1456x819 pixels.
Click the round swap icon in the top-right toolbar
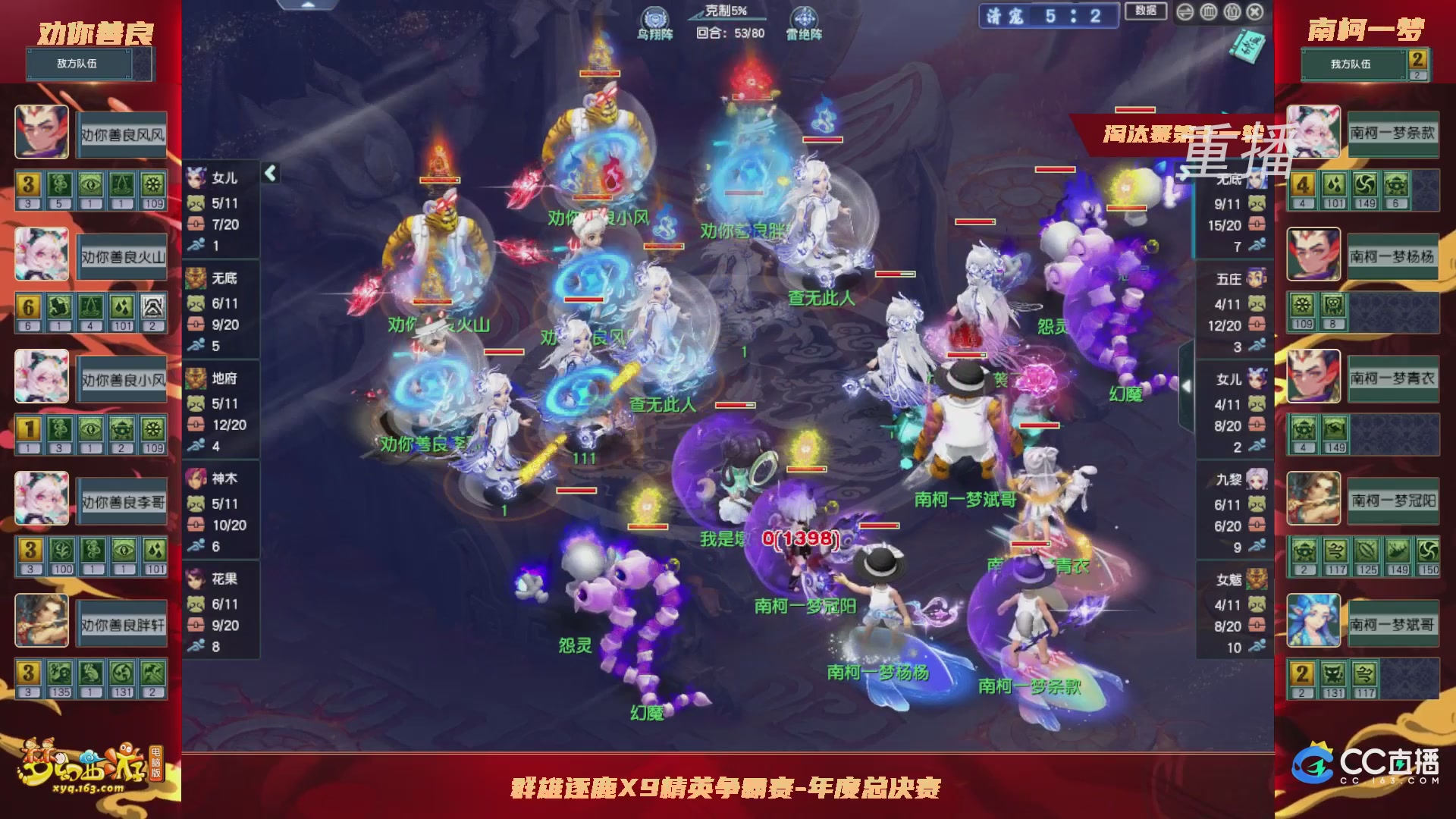click(1185, 12)
